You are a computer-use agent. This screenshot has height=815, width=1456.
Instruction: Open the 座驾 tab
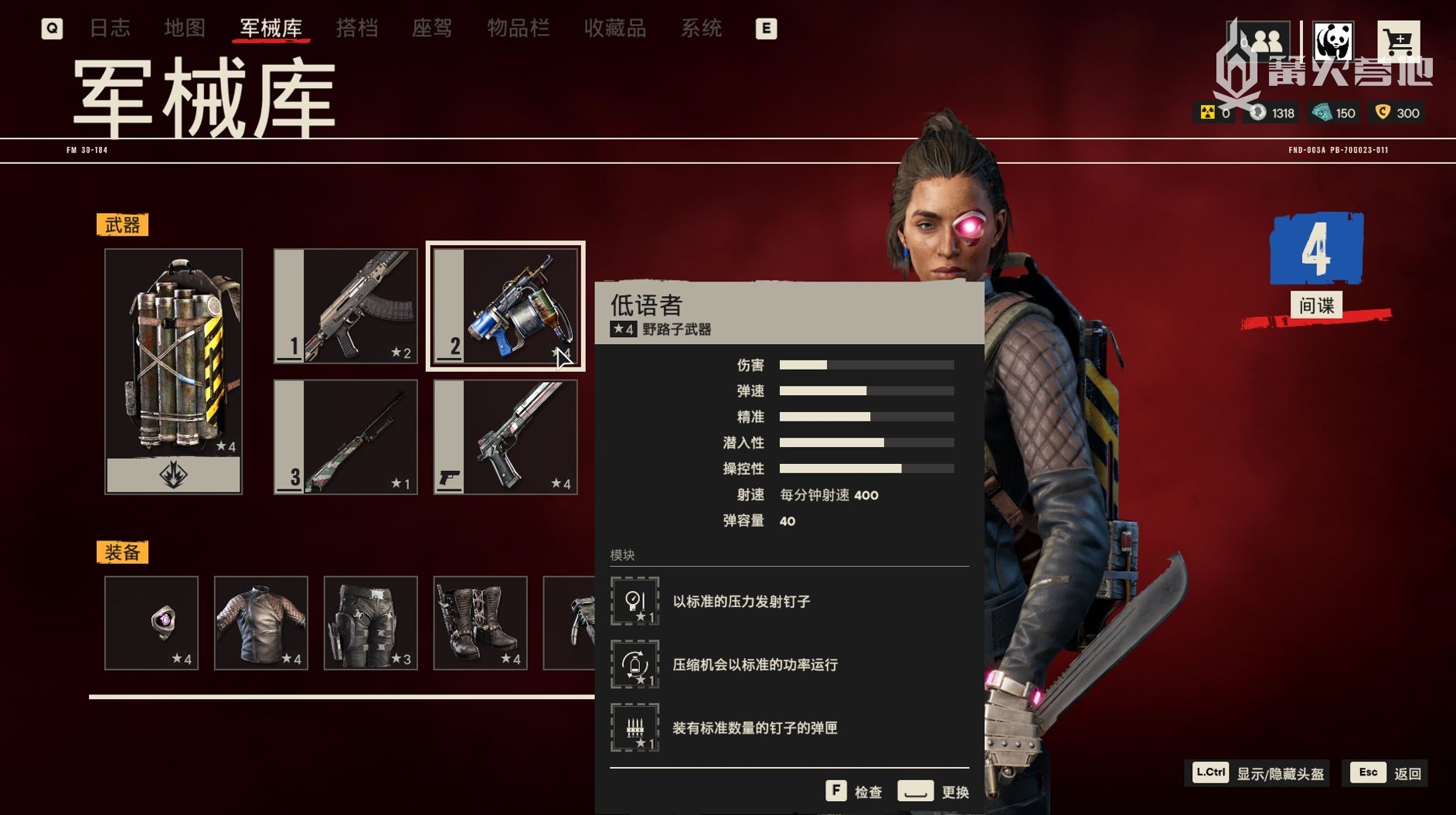pyautogui.click(x=432, y=29)
